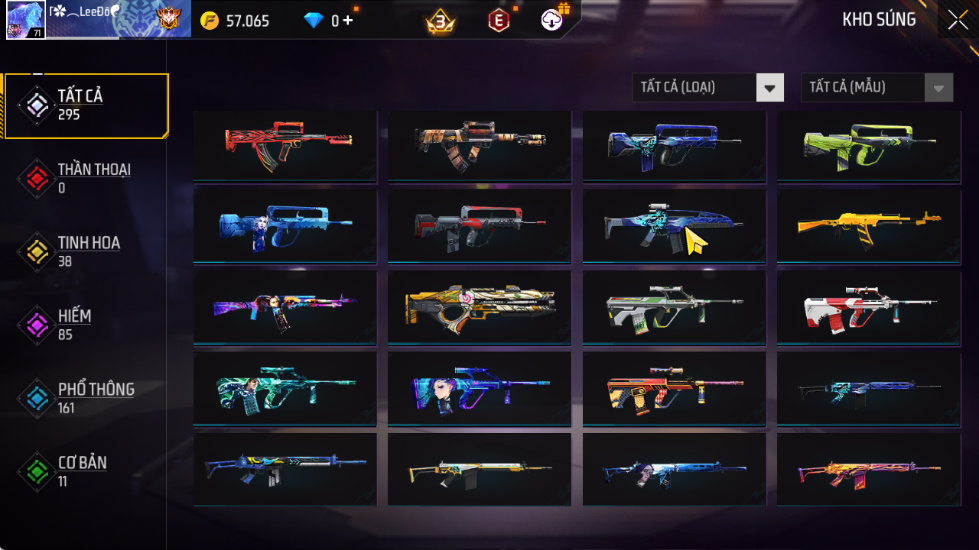Select the red striped FAMAS skin
This screenshot has height=550, width=979.
pyautogui.click(x=284, y=145)
